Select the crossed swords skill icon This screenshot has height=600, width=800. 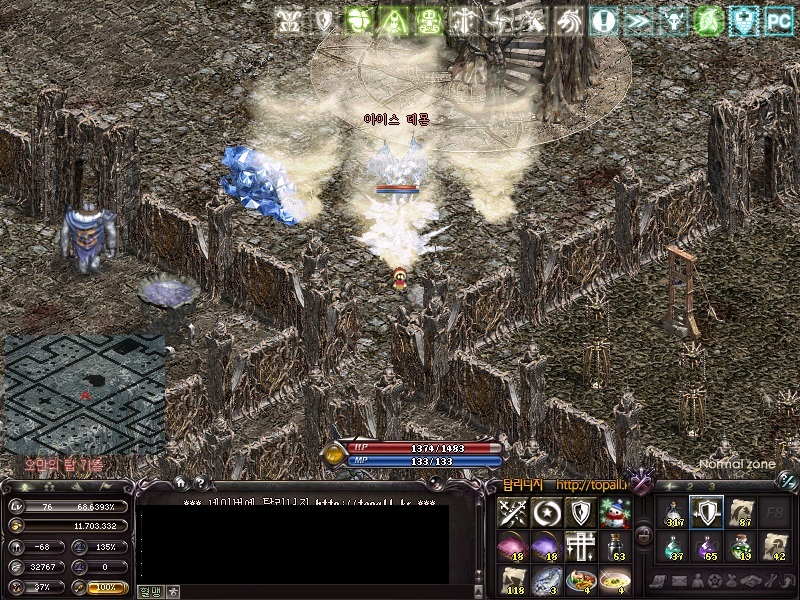(x=514, y=514)
